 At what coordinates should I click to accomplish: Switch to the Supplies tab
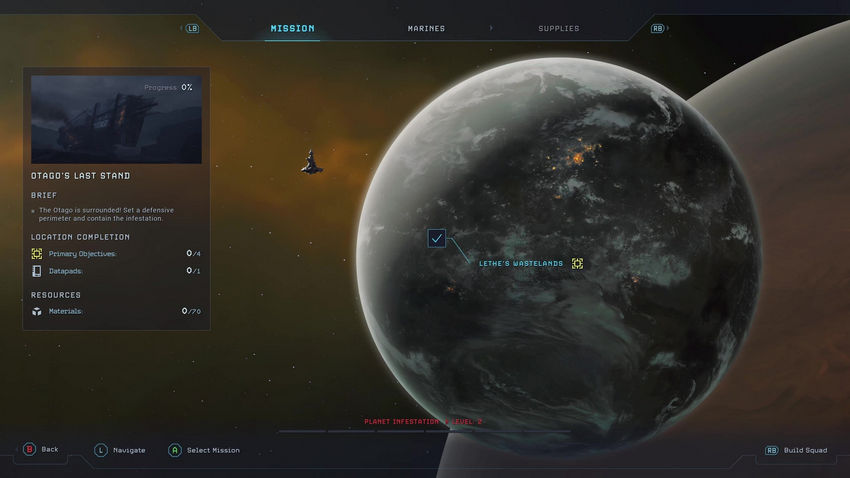click(x=558, y=29)
